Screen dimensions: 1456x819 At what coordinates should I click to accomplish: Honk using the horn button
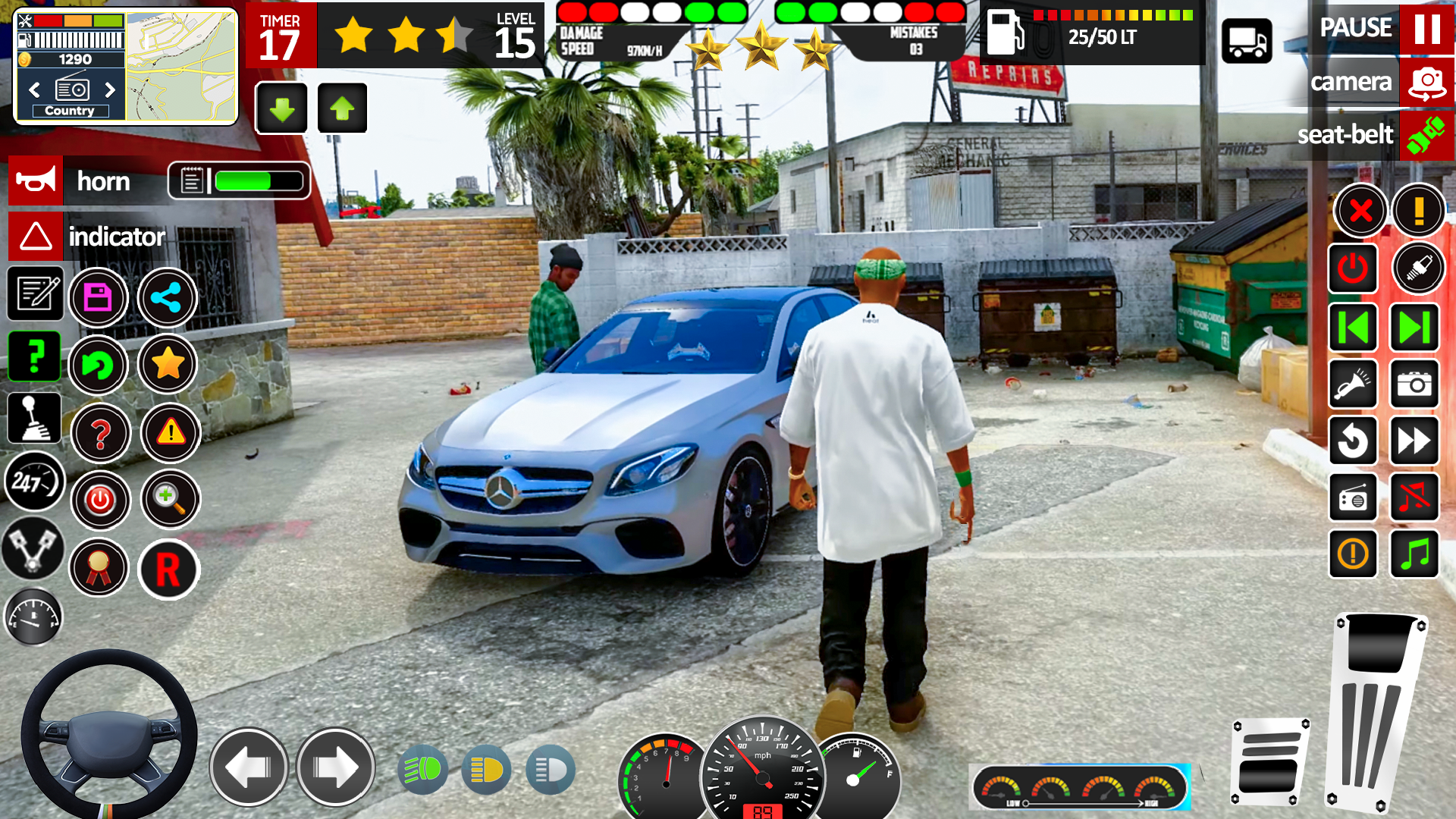pos(36,181)
